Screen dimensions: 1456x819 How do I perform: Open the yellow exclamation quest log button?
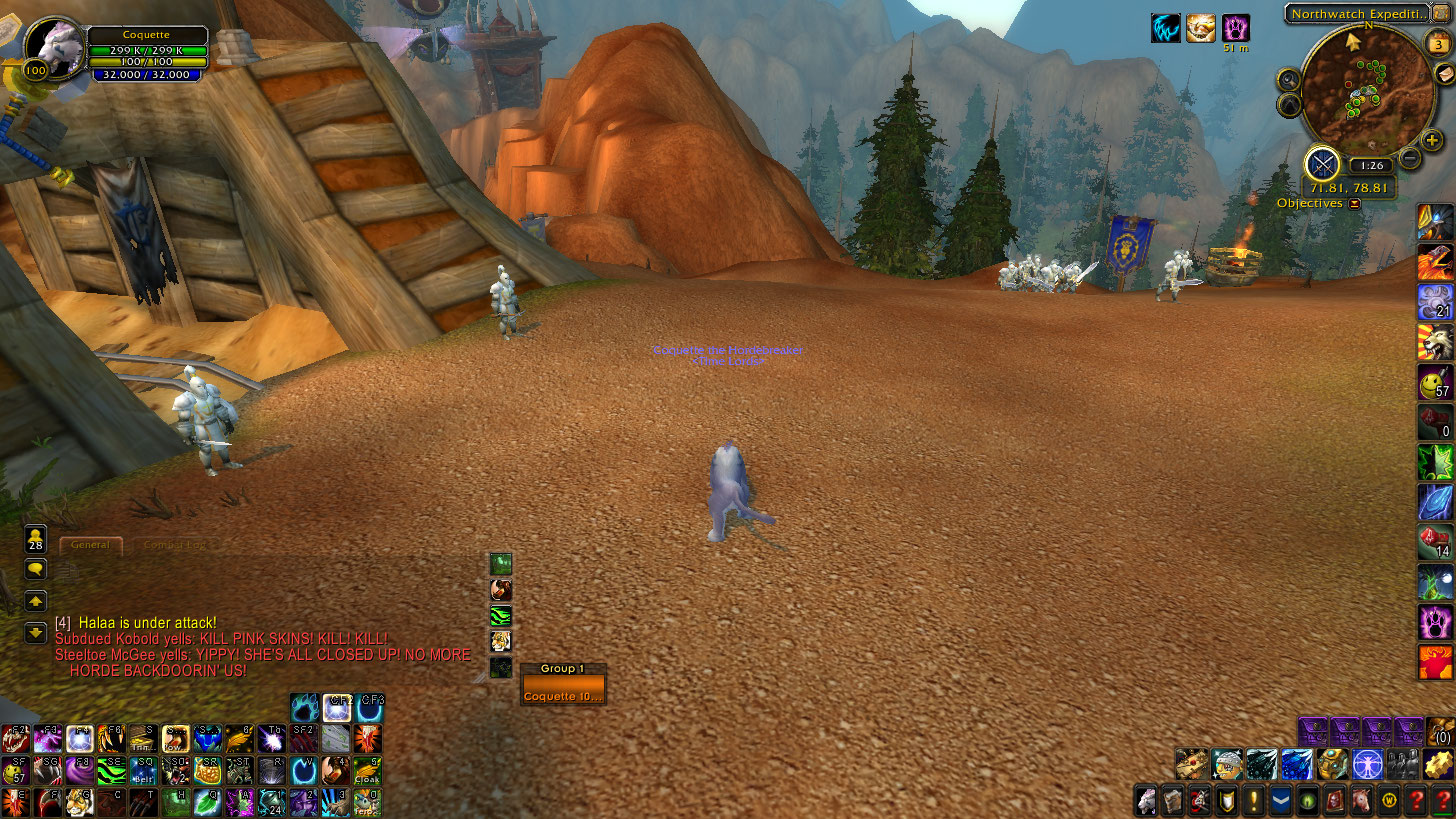(1253, 800)
